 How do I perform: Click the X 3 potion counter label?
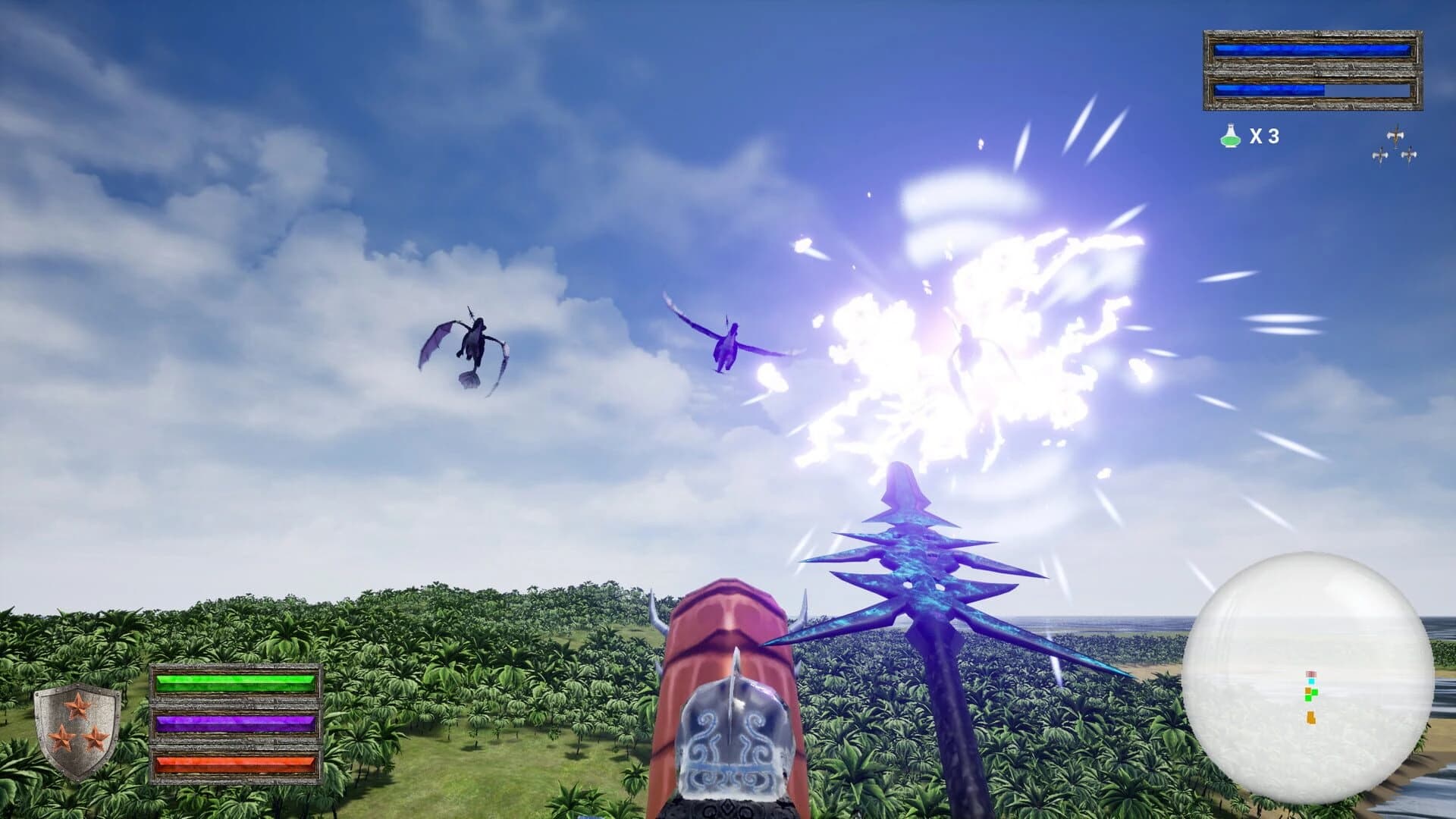click(1263, 135)
